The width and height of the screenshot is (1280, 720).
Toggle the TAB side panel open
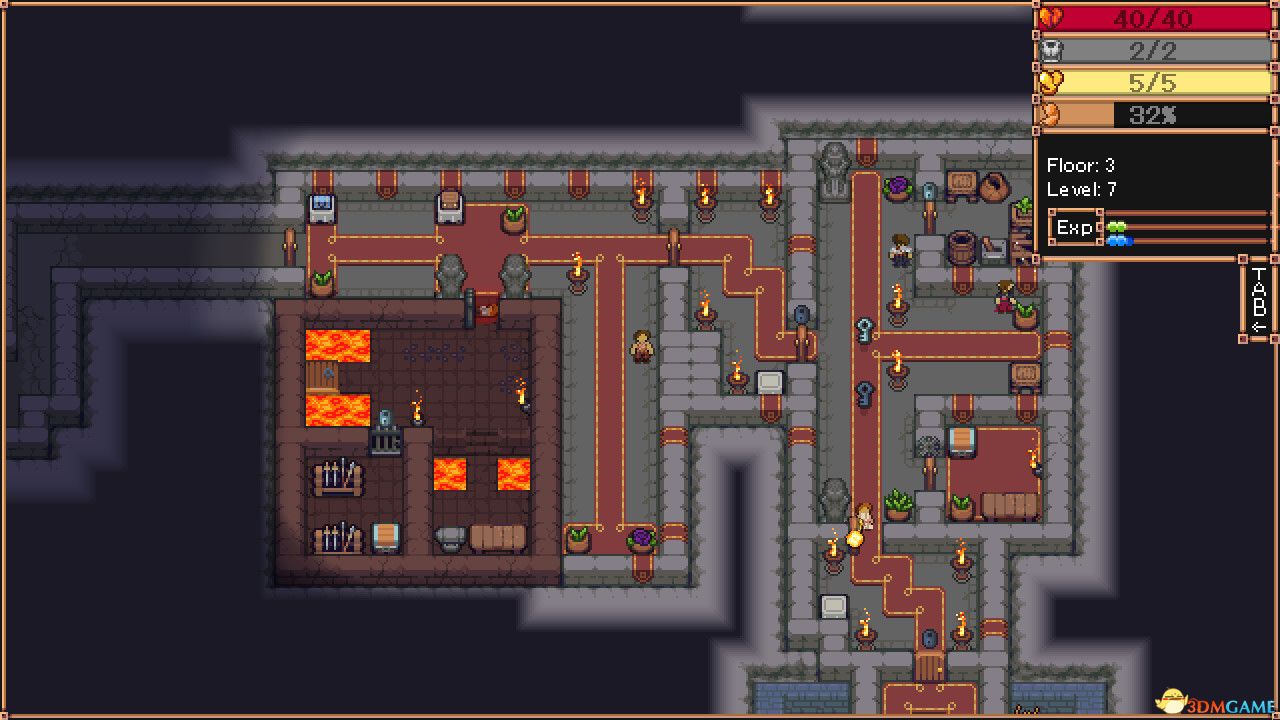[1256, 300]
